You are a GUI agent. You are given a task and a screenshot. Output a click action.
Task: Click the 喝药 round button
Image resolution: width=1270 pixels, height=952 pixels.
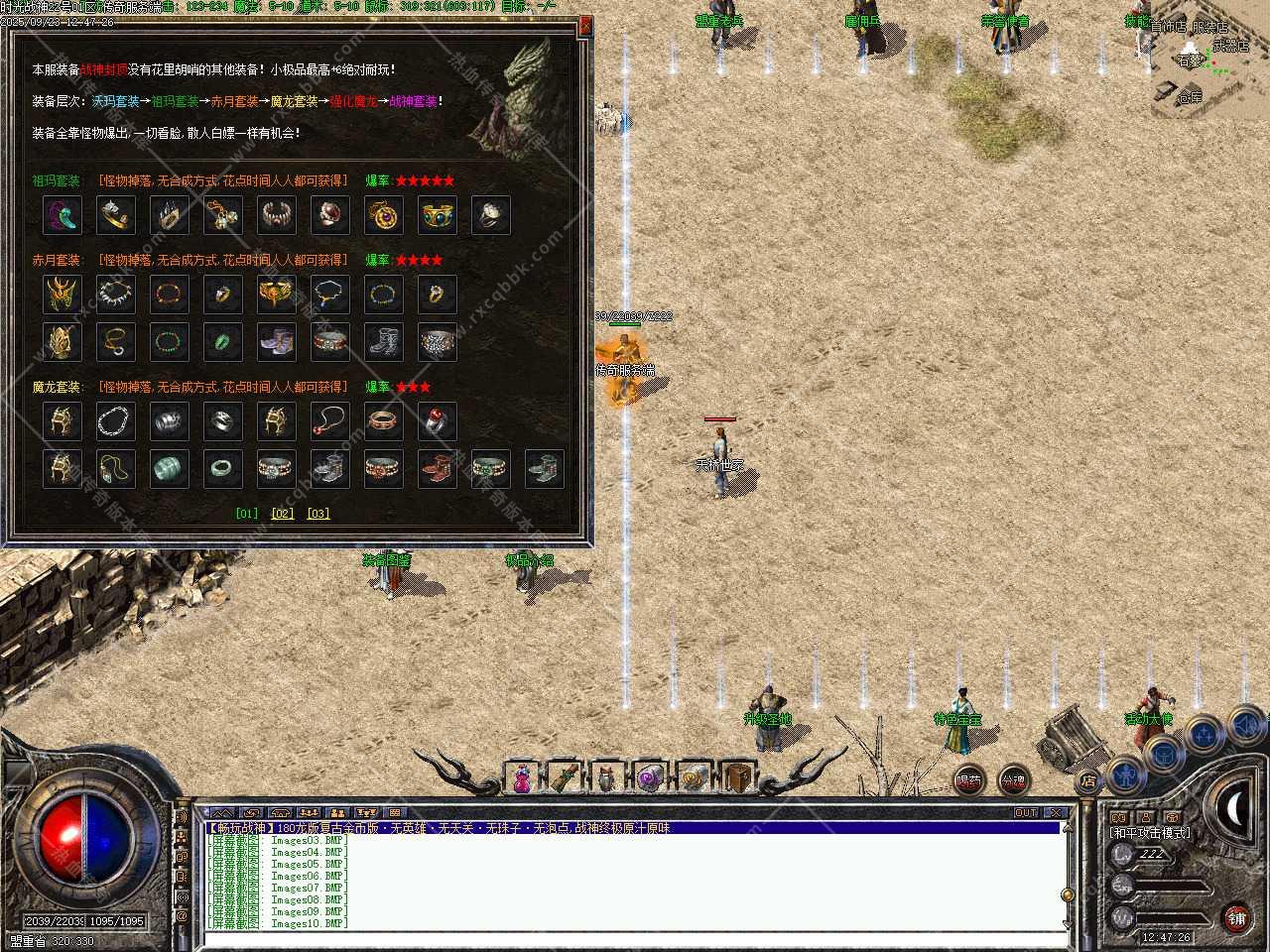point(969,781)
